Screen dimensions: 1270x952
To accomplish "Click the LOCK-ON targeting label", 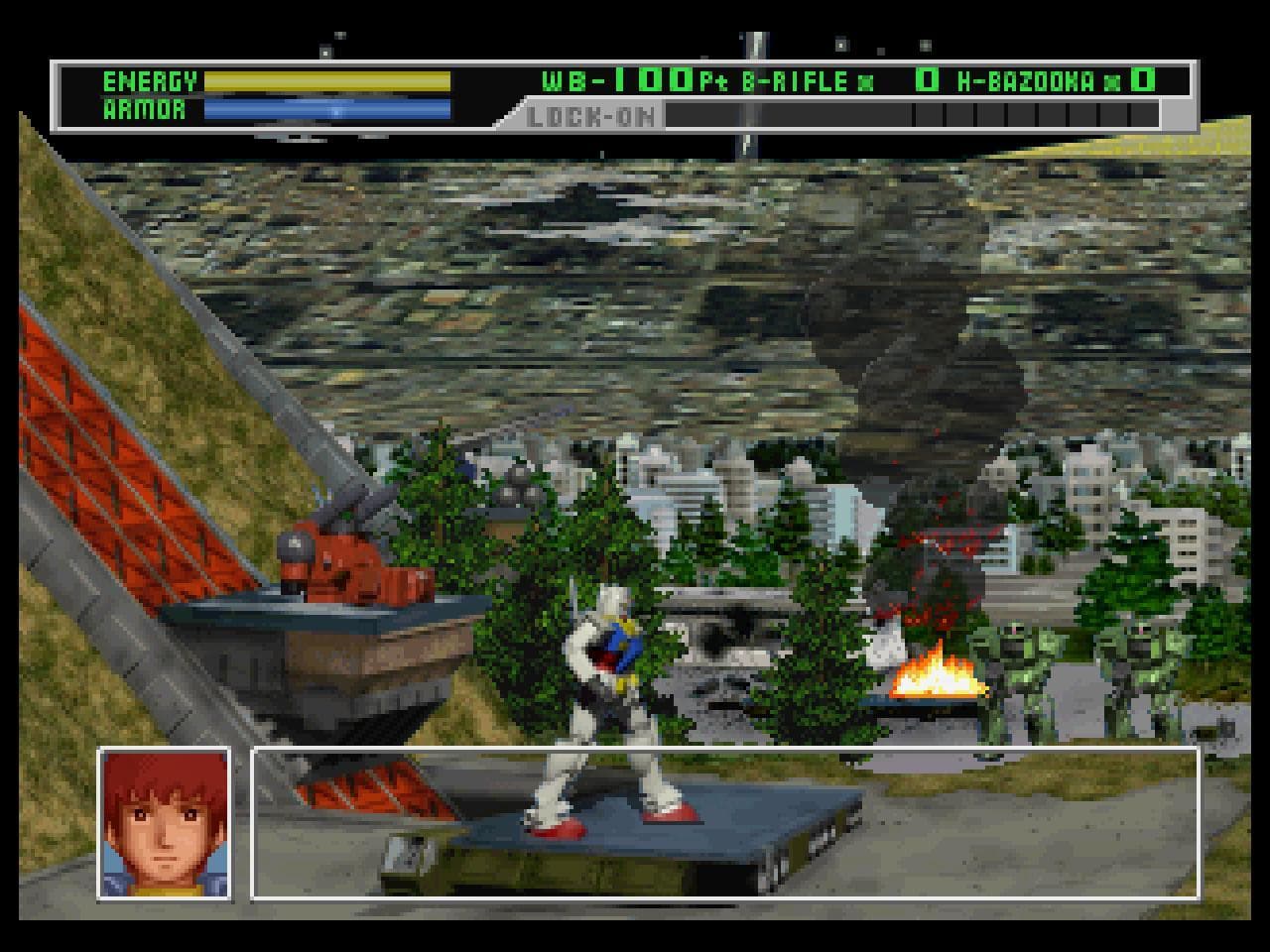I will point(589,118).
